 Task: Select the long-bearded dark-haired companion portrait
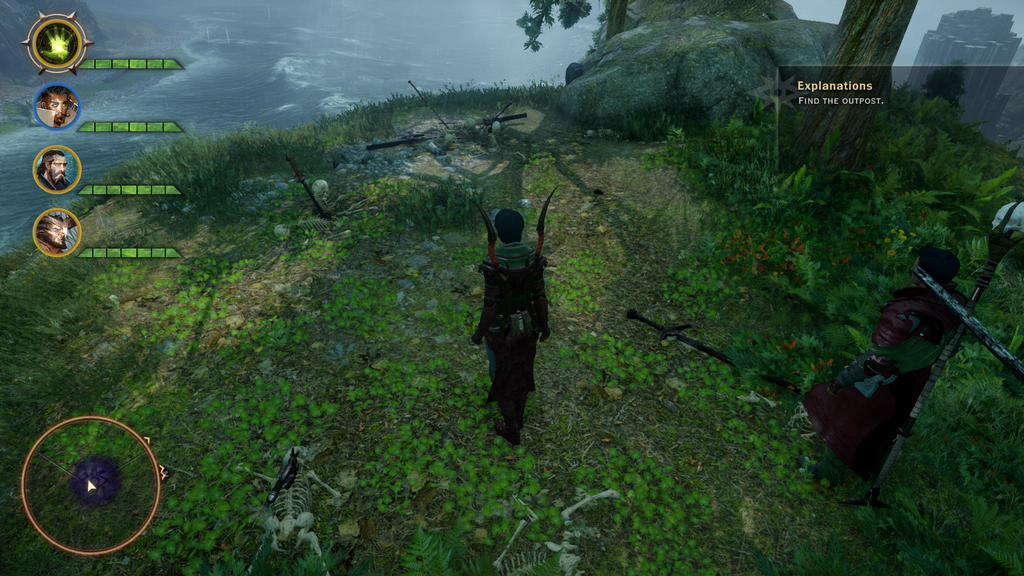click(x=57, y=169)
